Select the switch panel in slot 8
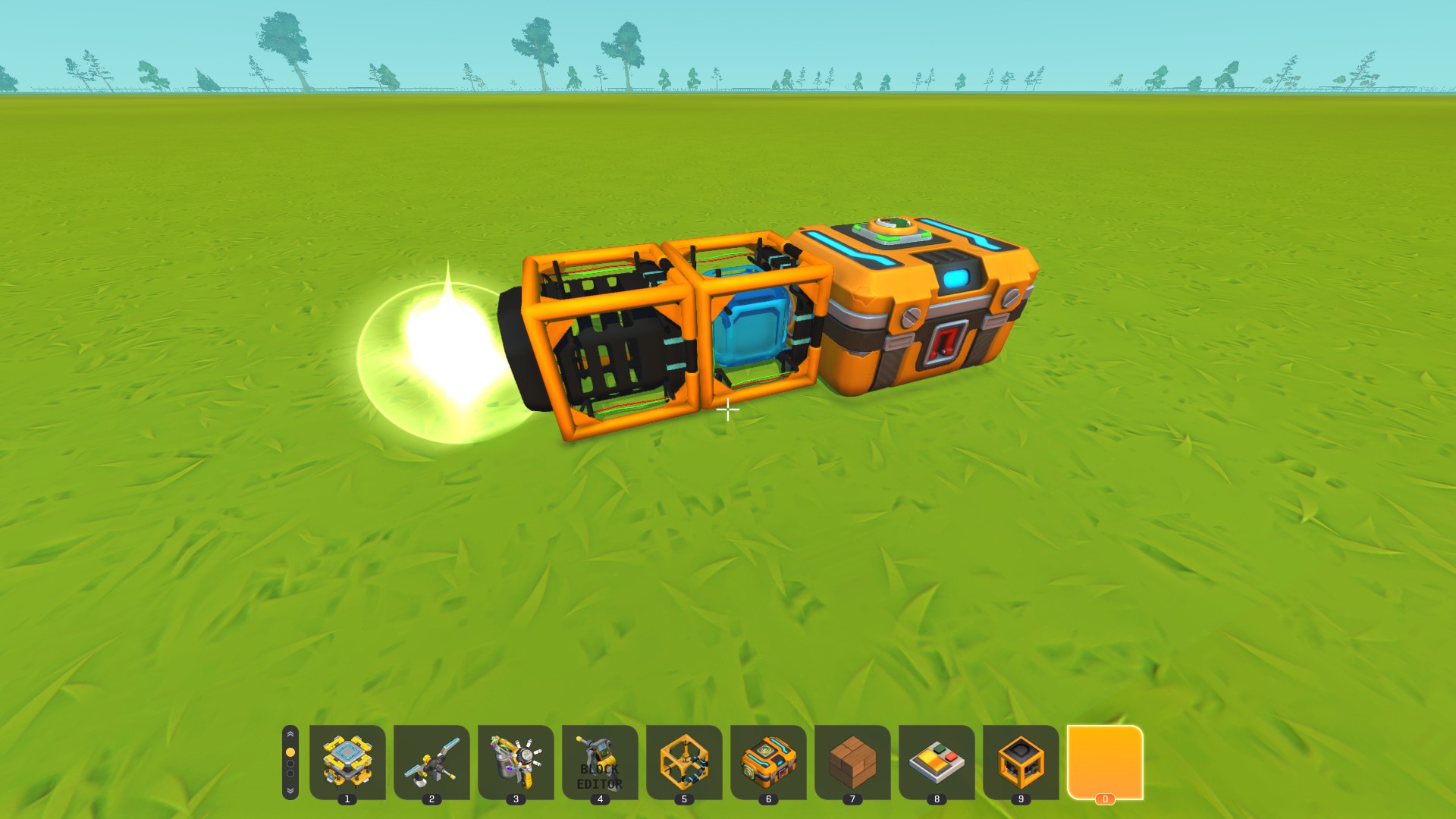Viewport: 1456px width, 819px height. 937,761
